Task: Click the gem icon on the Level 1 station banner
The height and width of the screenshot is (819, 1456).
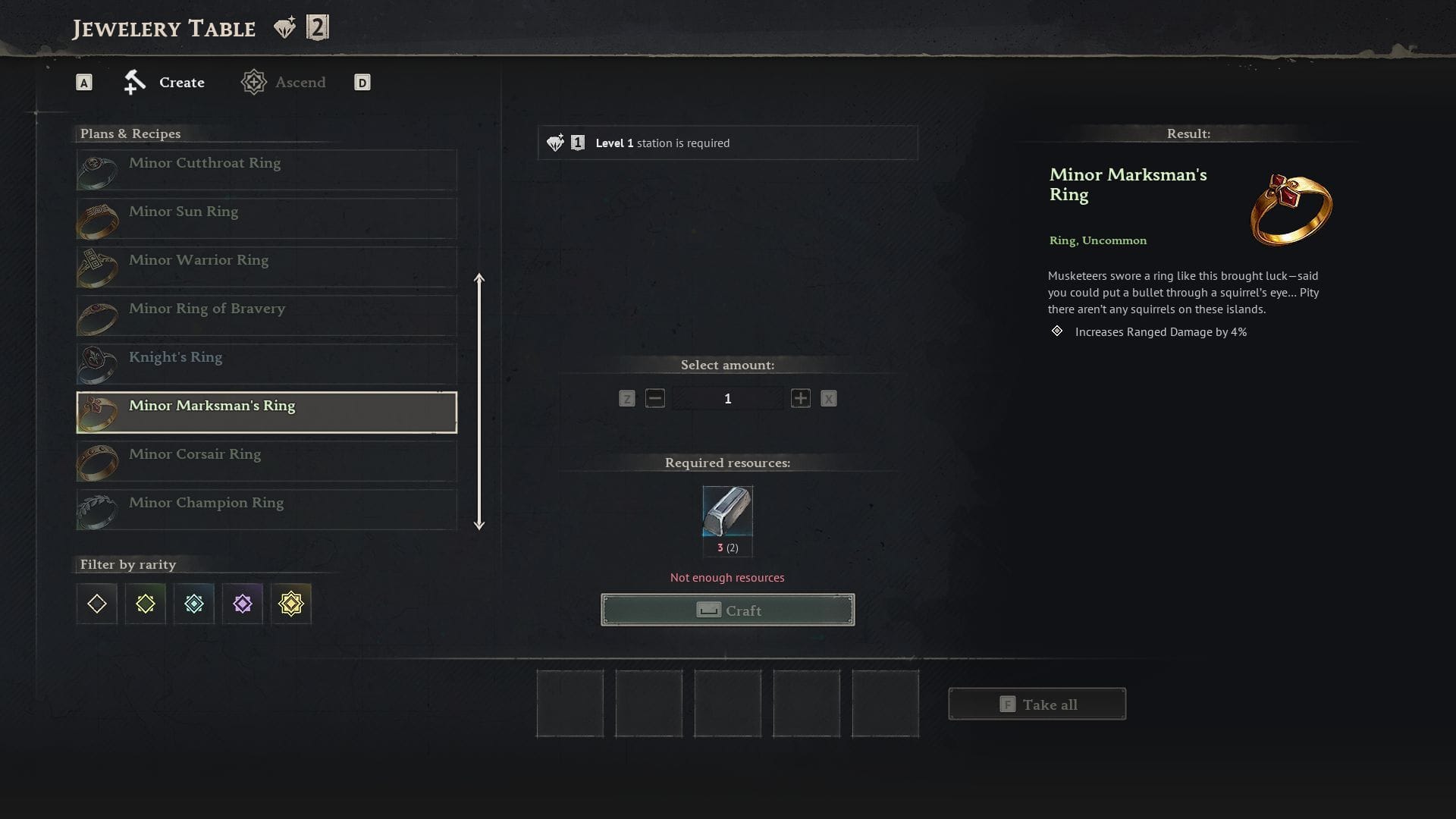Action: pyautogui.click(x=556, y=141)
